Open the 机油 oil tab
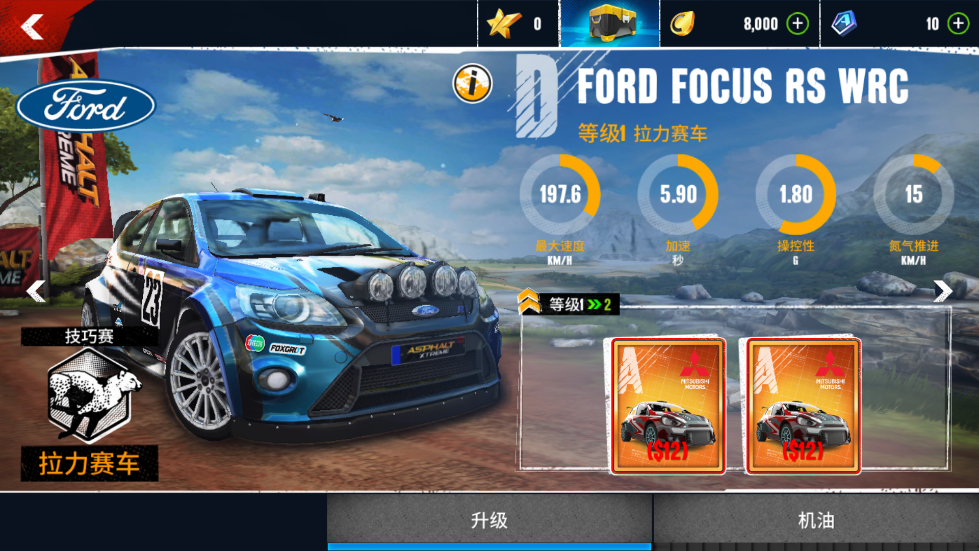The image size is (979, 551). 816,521
